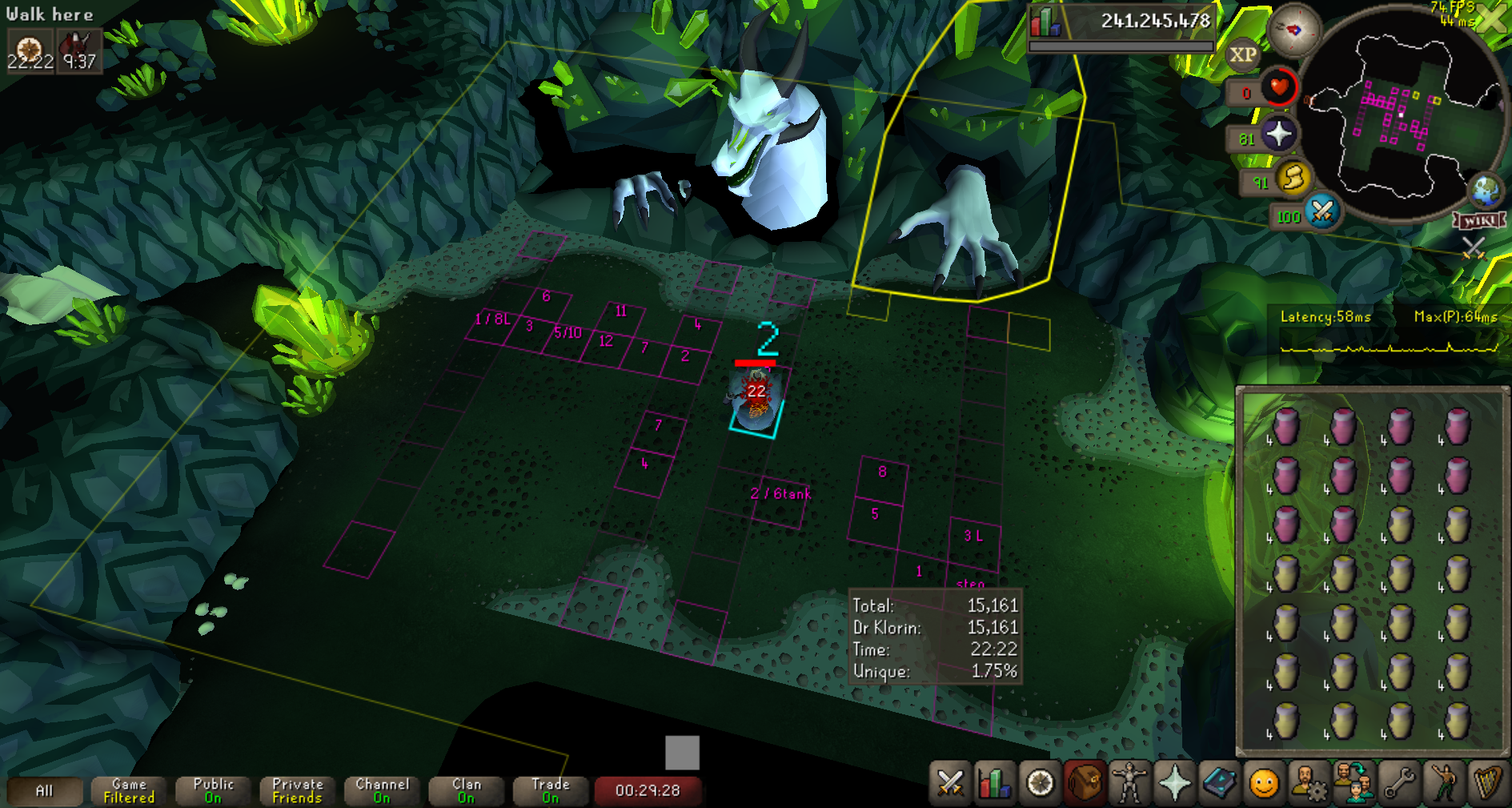Open the Inventory backpack tab
The height and width of the screenshot is (808, 1512).
[1085, 782]
